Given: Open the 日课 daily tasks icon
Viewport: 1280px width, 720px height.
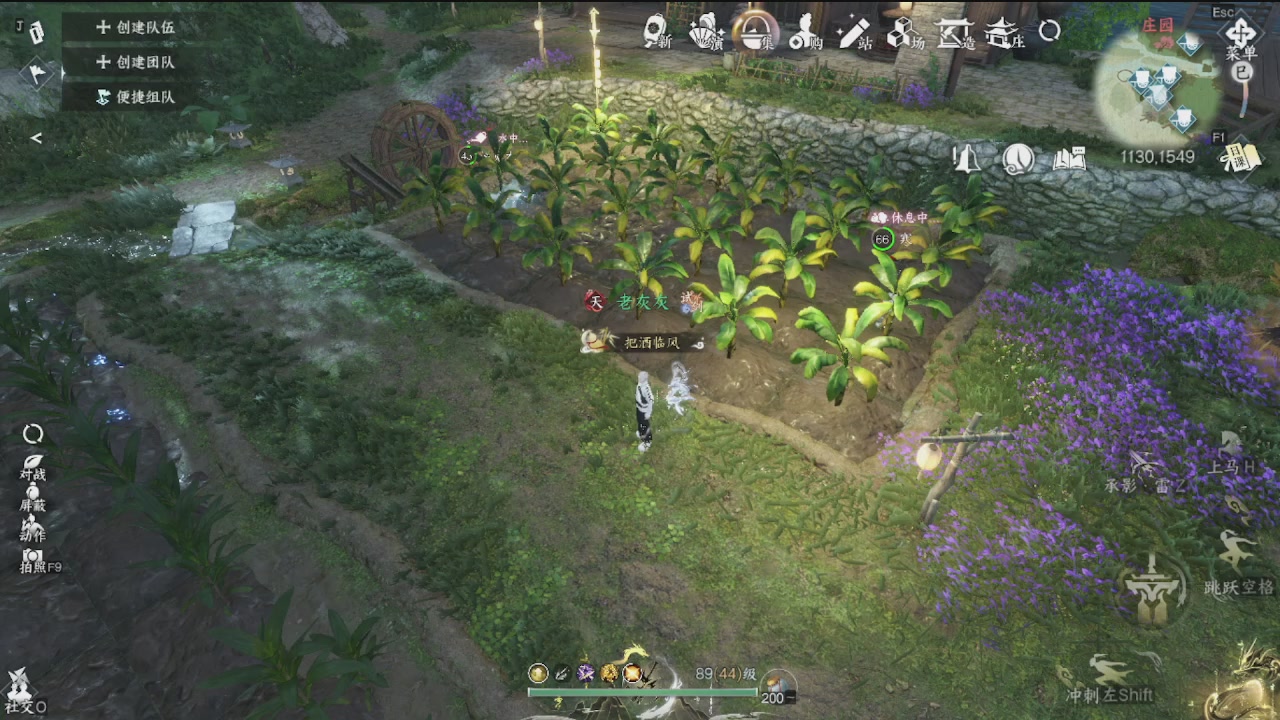Looking at the screenshot, I should point(1238,156).
